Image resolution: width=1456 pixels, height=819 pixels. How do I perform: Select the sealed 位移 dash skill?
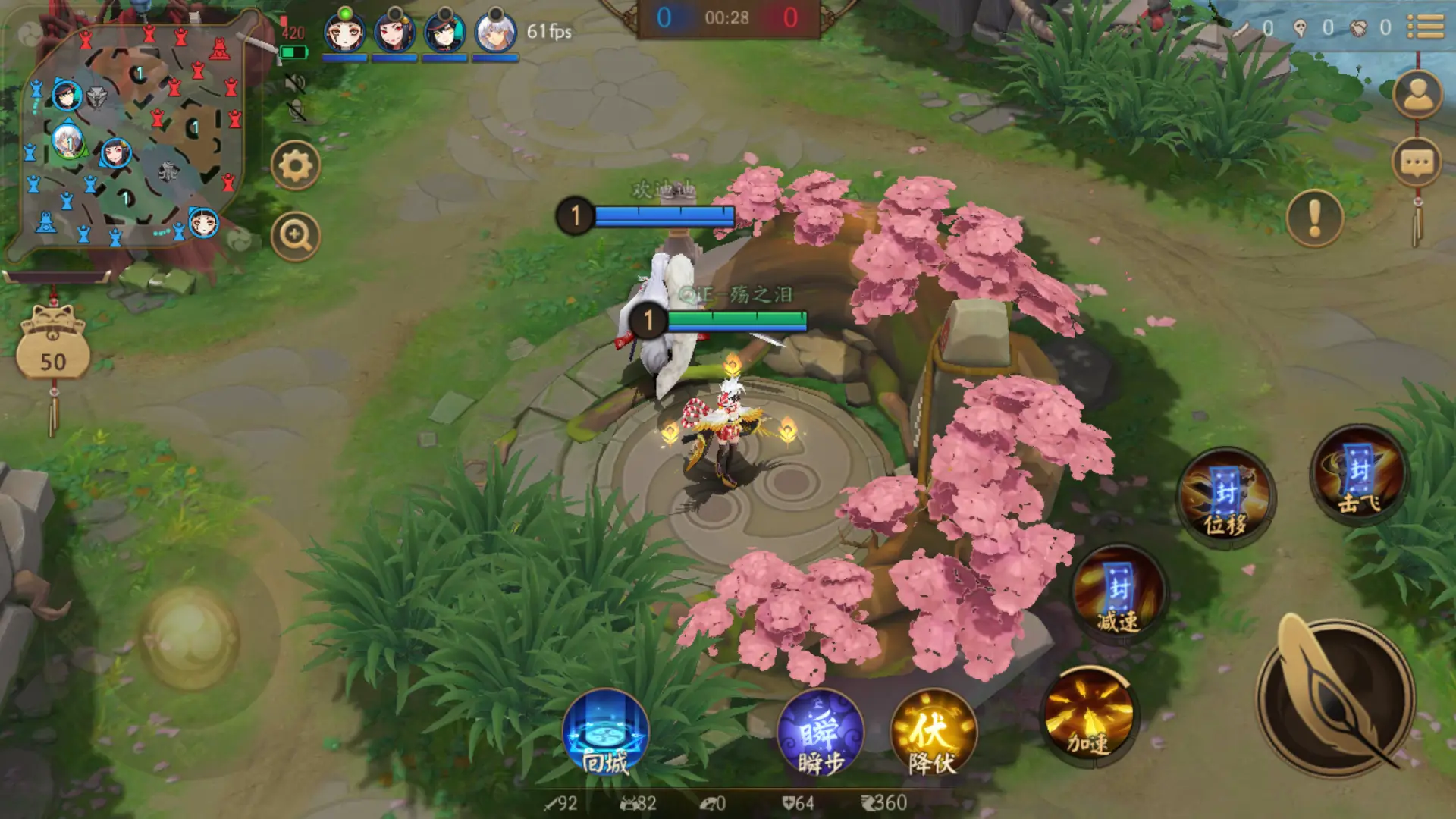tap(1225, 494)
